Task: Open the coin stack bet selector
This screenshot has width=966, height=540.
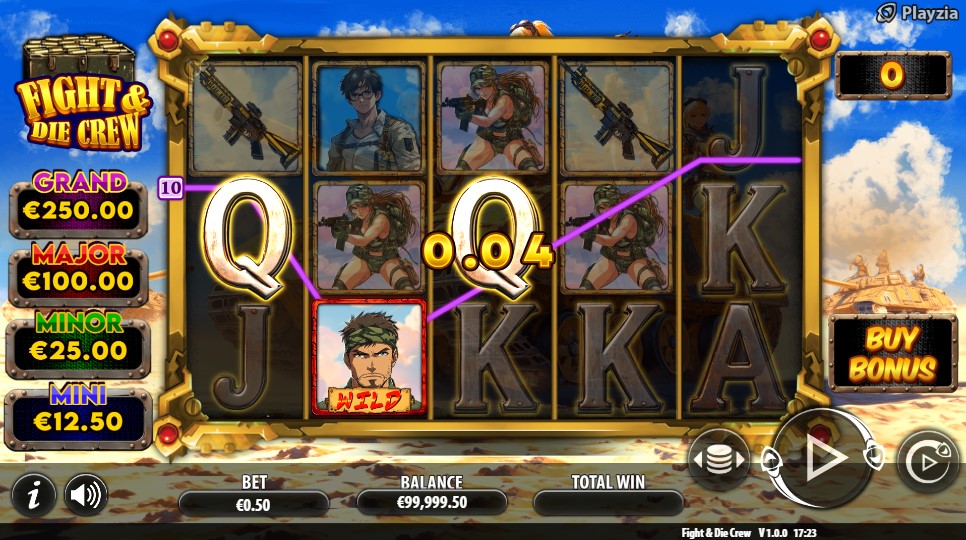Action: (x=719, y=459)
